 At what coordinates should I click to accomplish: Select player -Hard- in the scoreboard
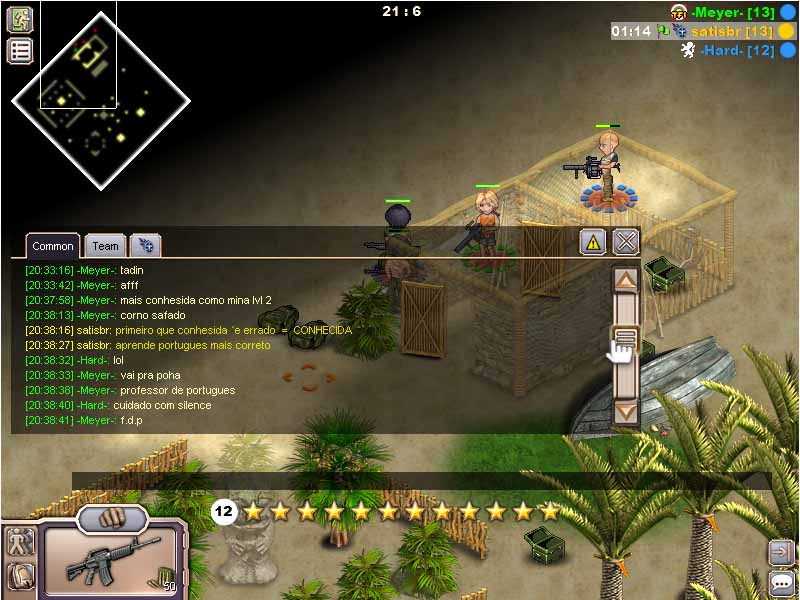[x=738, y=50]
